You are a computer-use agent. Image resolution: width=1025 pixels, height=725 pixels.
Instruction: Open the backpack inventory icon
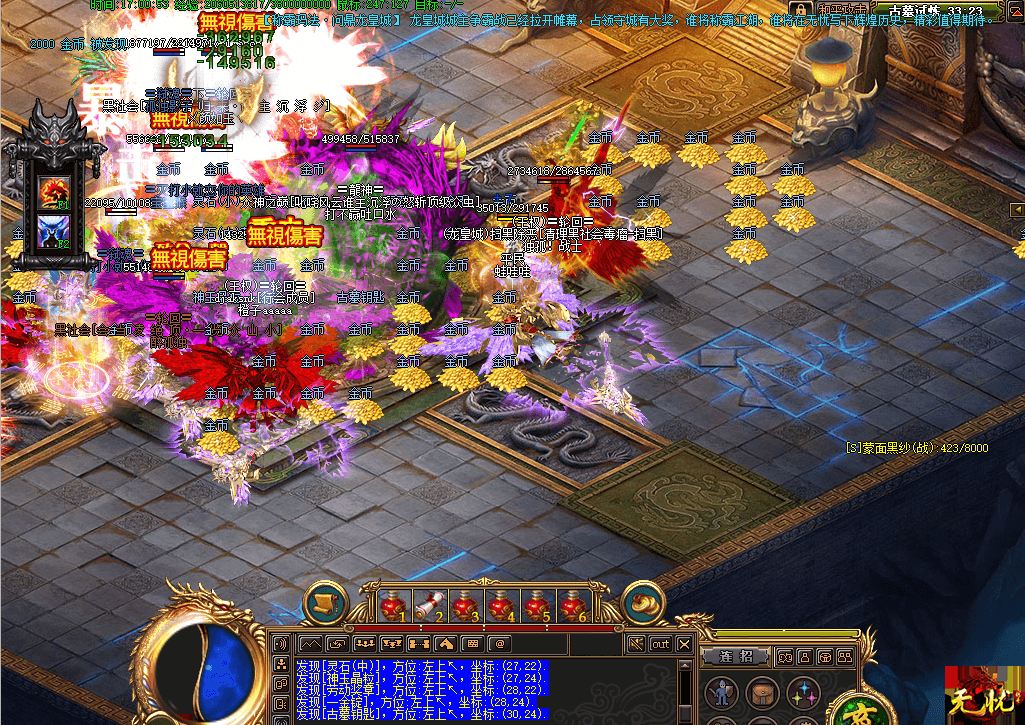(x=762, y=692)
